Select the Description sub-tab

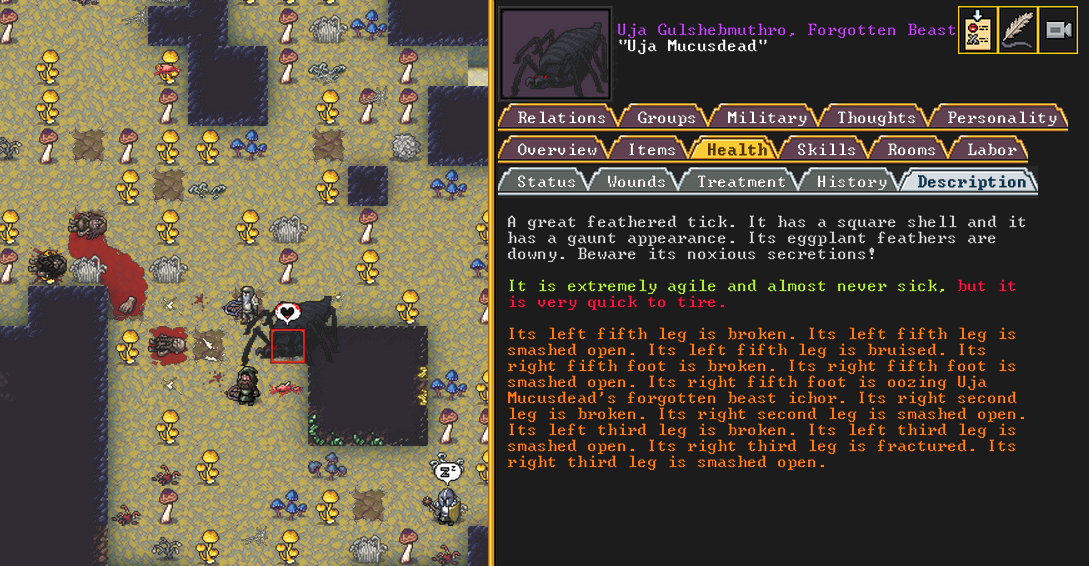[x=971, y=182]
